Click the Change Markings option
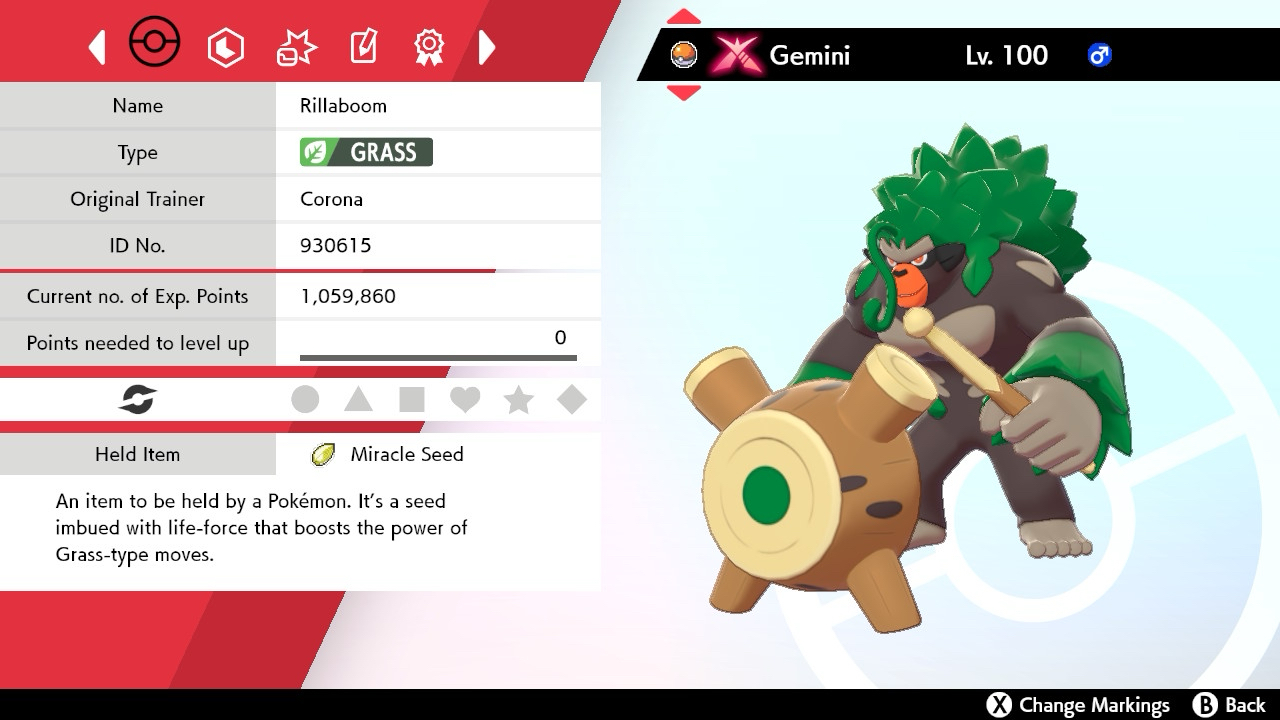The width and height of the screenshot is (1280, 720). pyautogui.click(x=1078, y=705)
